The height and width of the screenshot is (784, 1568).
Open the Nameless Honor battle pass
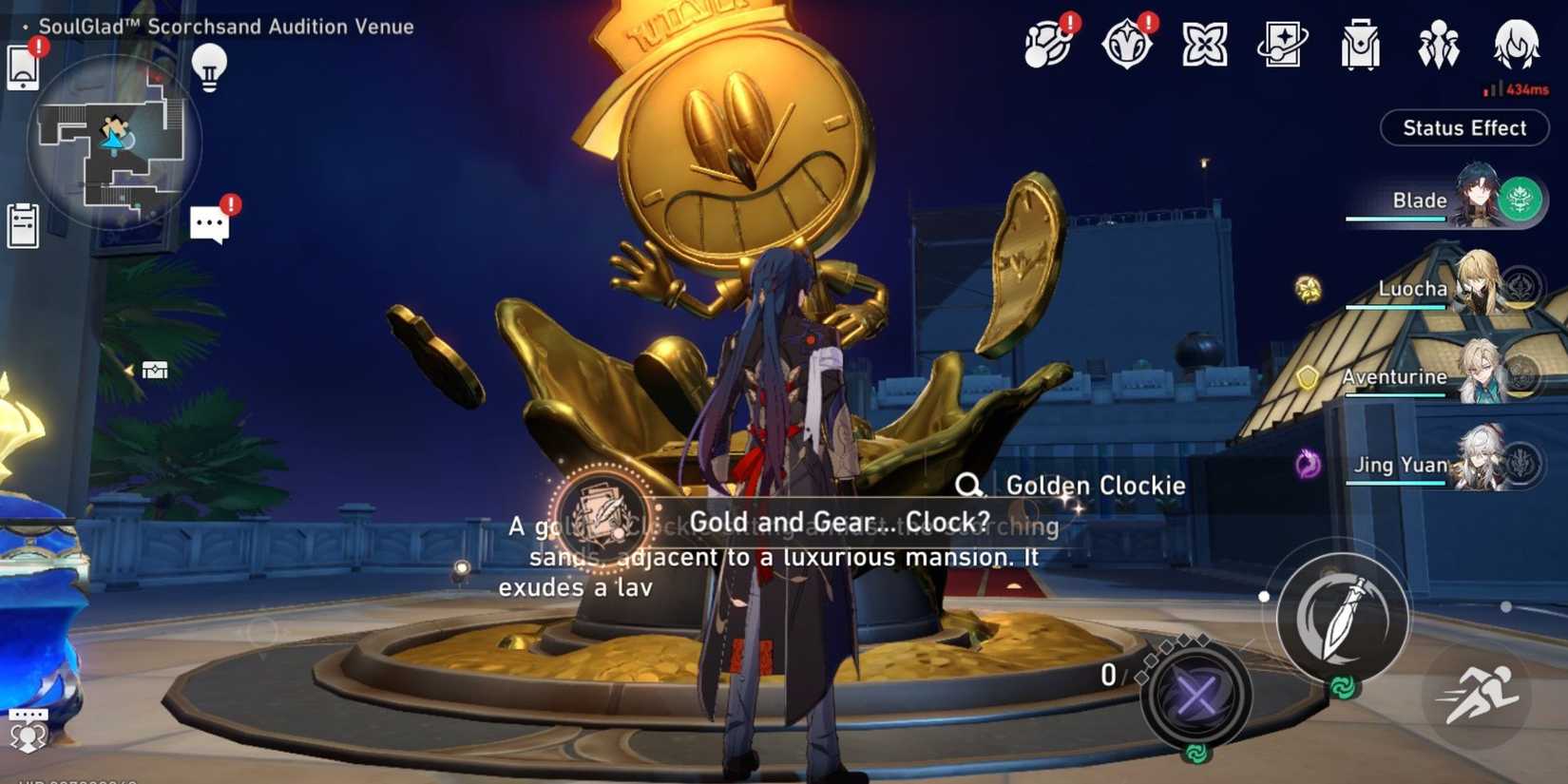(x=1126, y=43)
